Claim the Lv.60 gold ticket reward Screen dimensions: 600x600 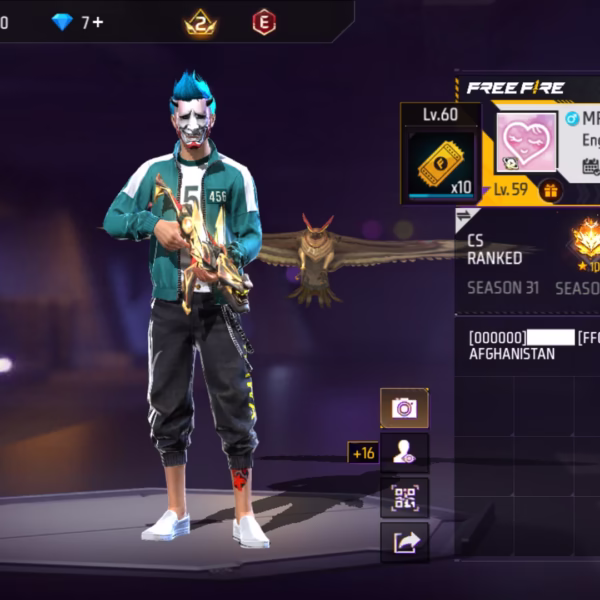(440, 163)
